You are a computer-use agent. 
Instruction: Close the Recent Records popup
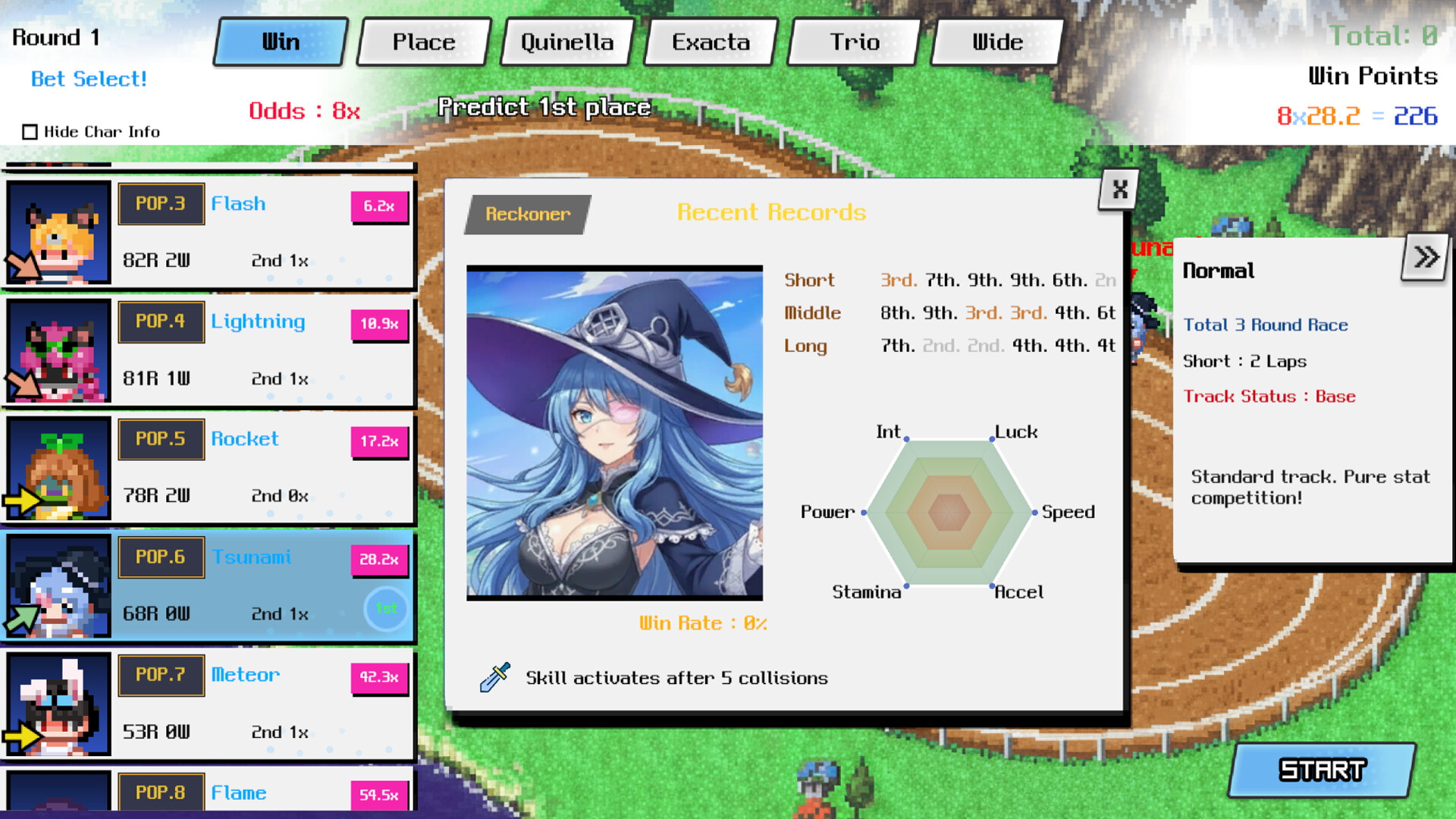pyautogui.click(x=1117, y=190)
